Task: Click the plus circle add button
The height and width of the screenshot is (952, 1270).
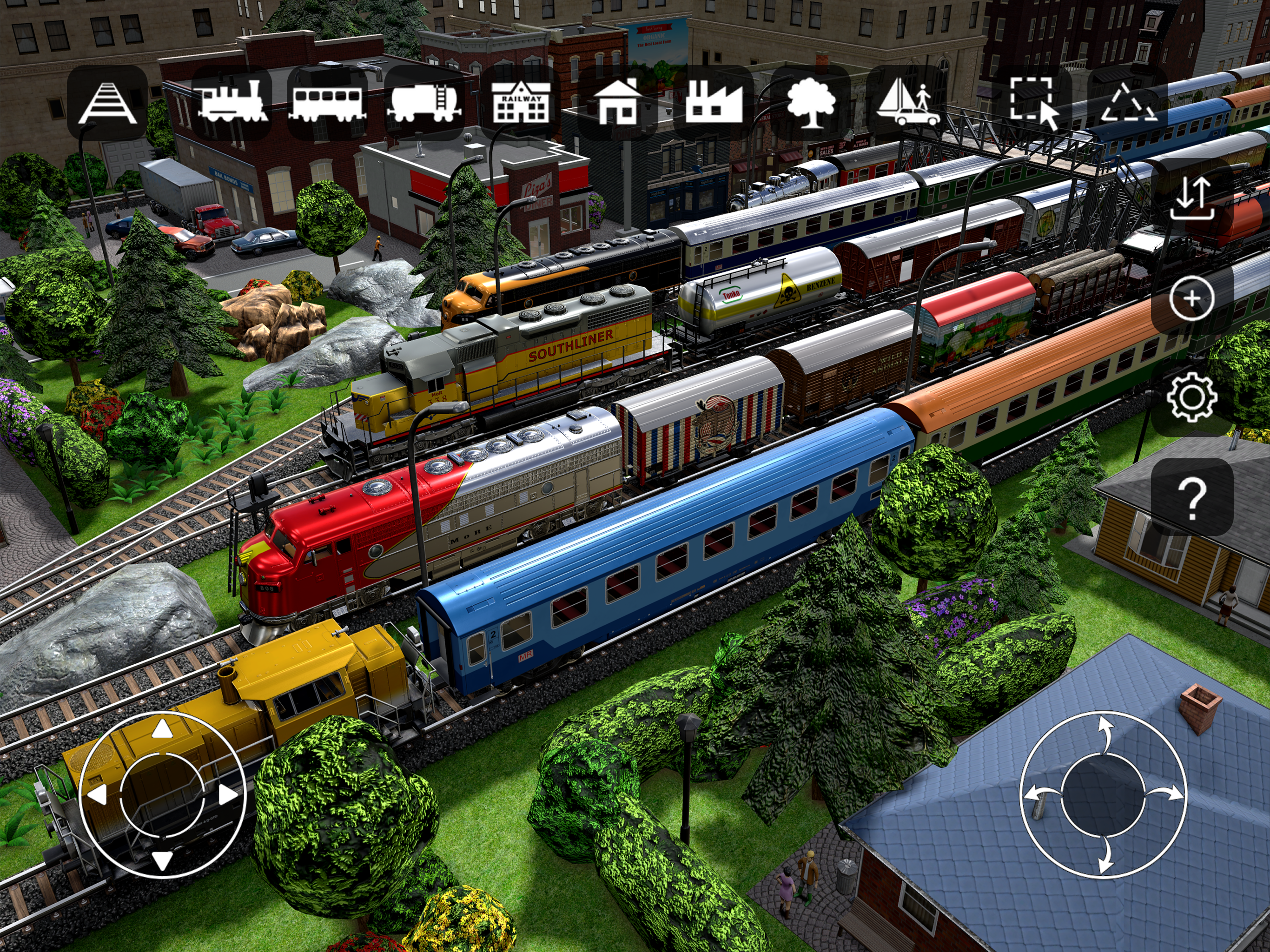Action: 1192,298
